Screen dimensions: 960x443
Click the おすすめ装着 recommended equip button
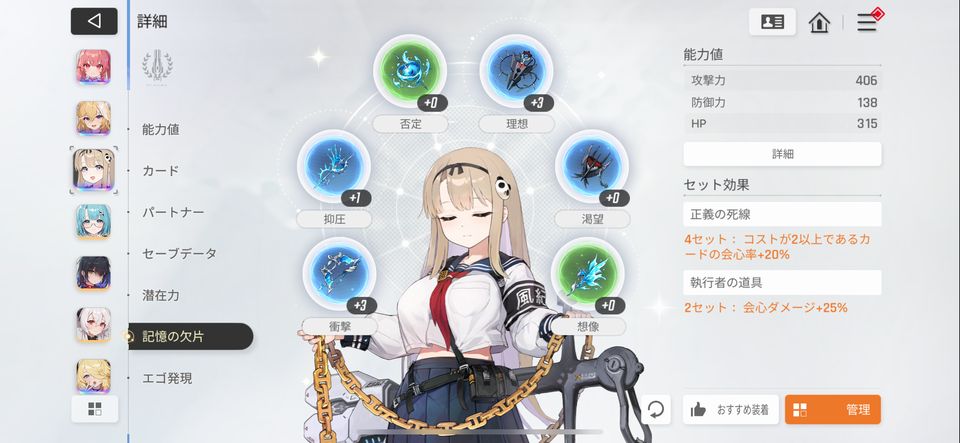pyautogui.click(x=730, y=409)
